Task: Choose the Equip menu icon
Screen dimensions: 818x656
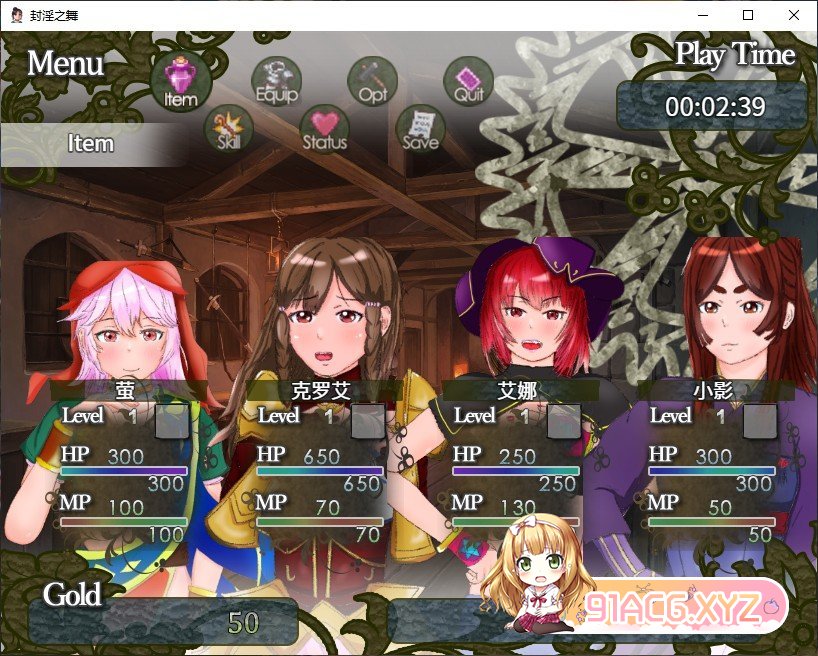Action: [x=276, y=80]
